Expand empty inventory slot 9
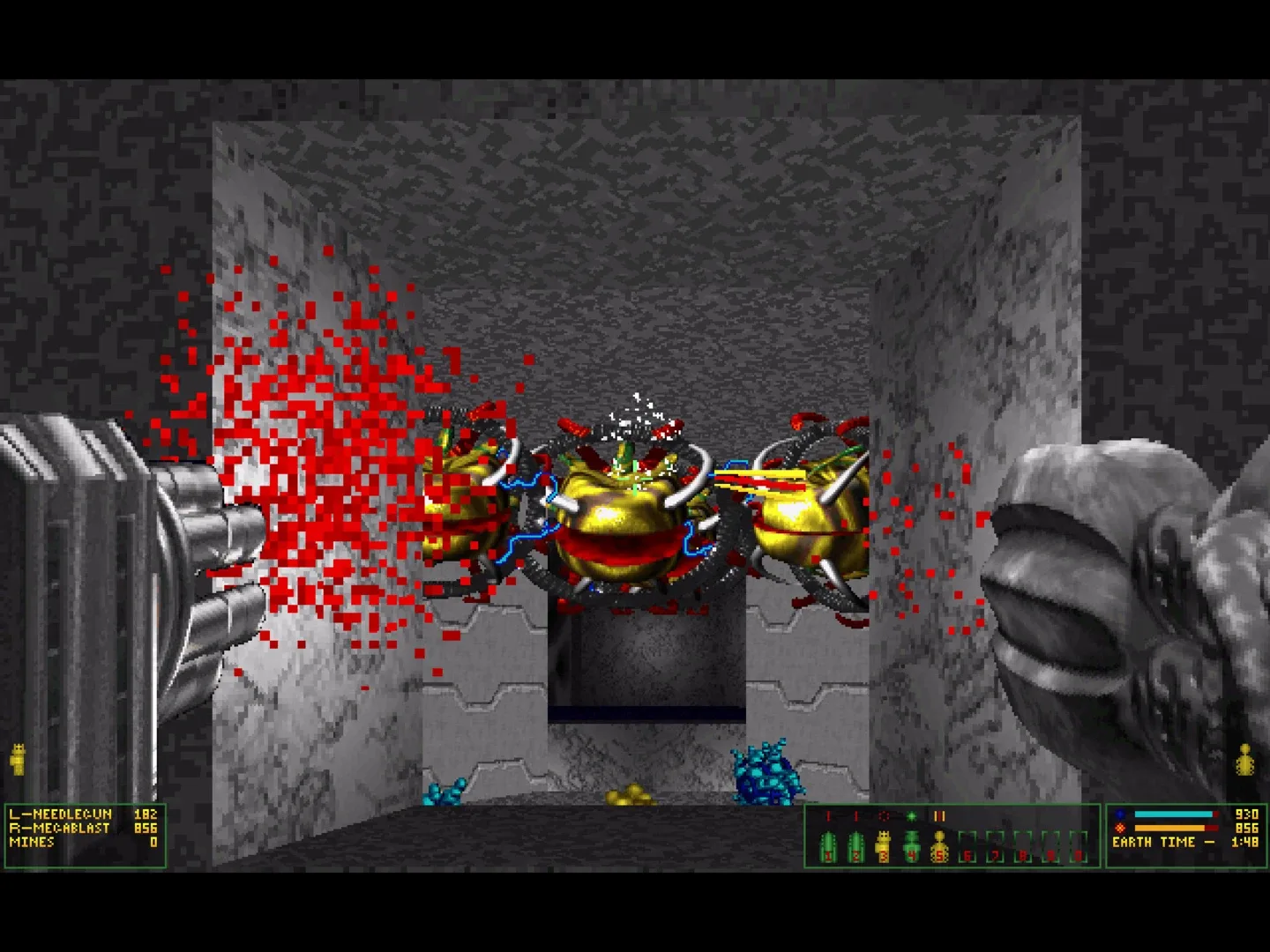Image resolution: width=1270 pixels, height=952 pixels. (1050, 846)
